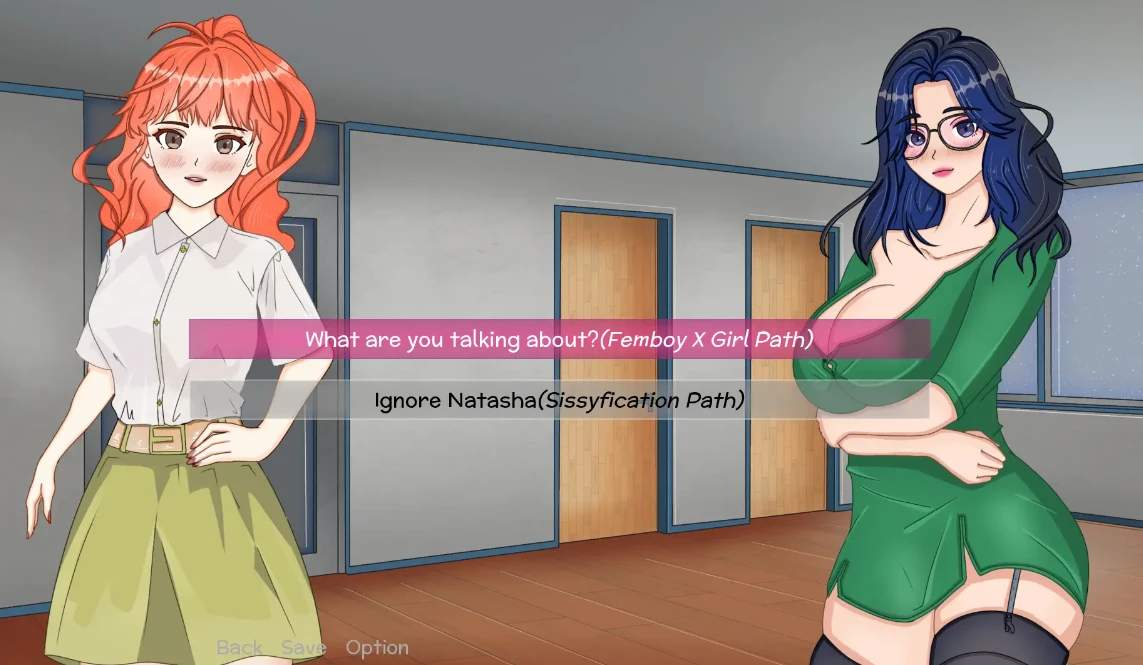
Task: Choose the "What are you talking about?" reply
Action: 558,339
